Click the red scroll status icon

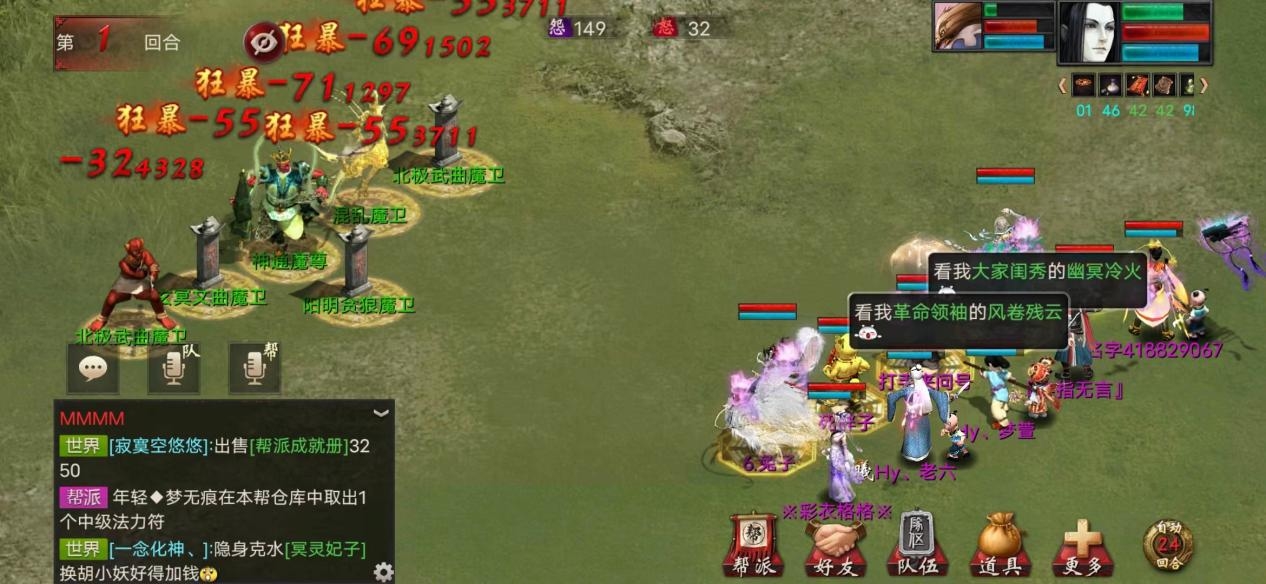pos(1137,85)
